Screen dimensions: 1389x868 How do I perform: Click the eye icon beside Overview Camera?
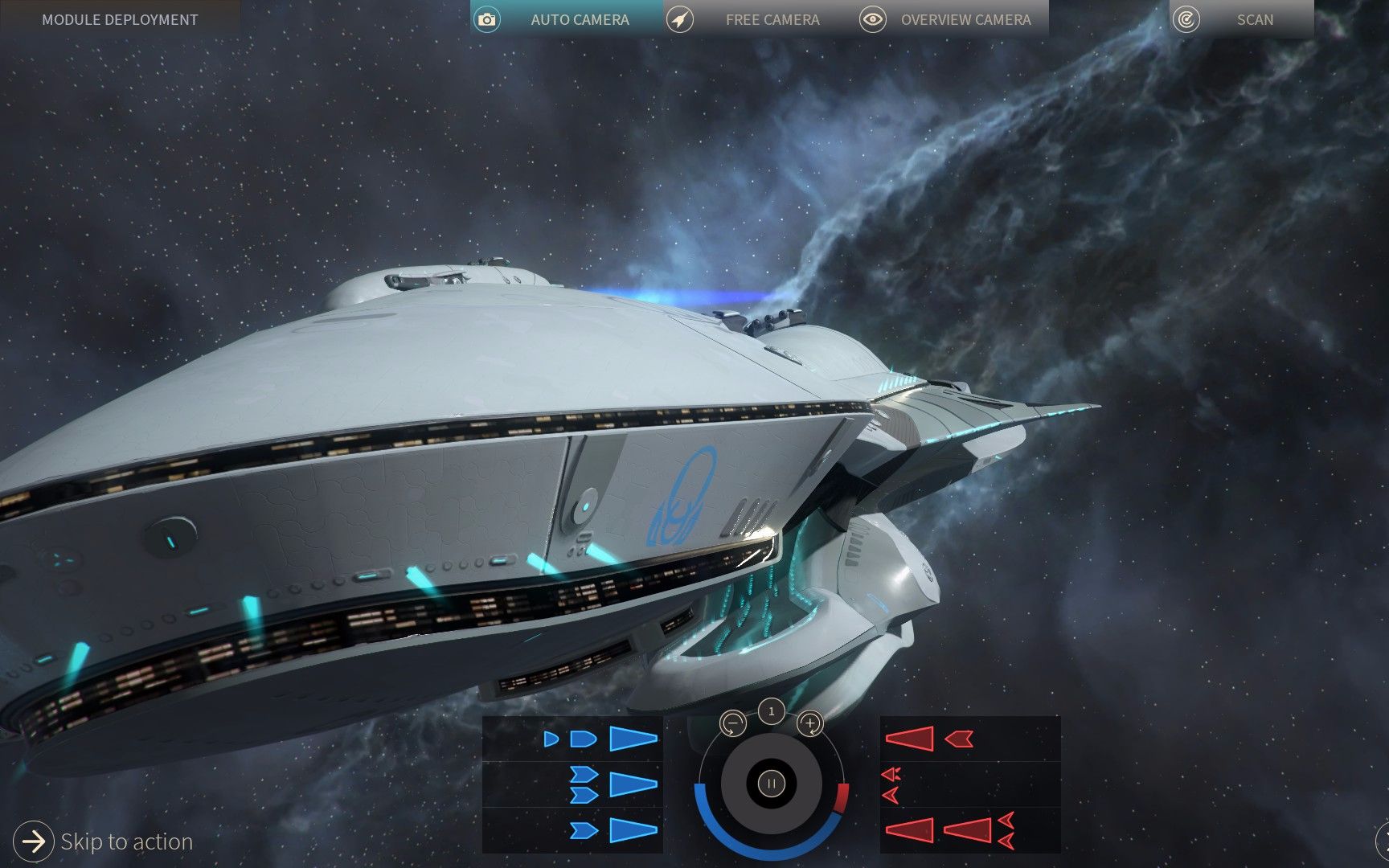tap(874, 19)
